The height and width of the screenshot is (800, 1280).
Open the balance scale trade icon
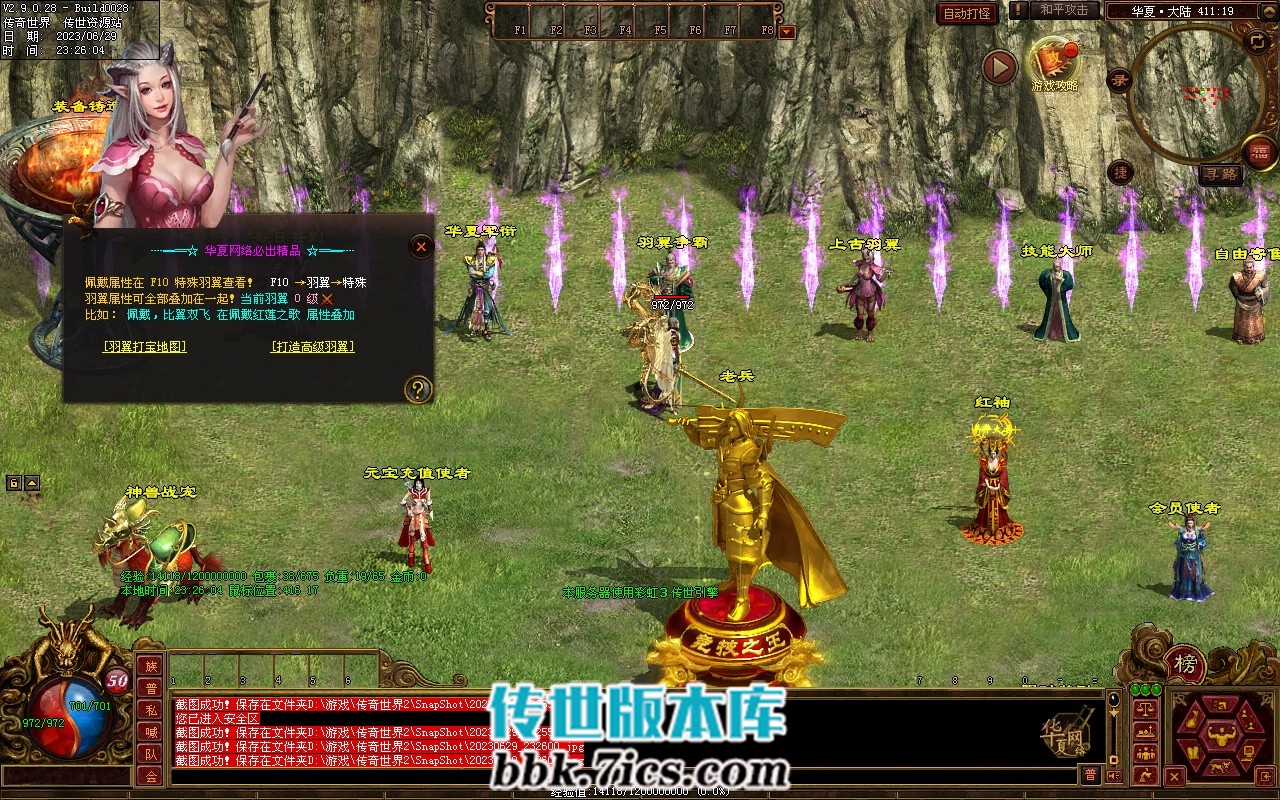click(1146, 708)
